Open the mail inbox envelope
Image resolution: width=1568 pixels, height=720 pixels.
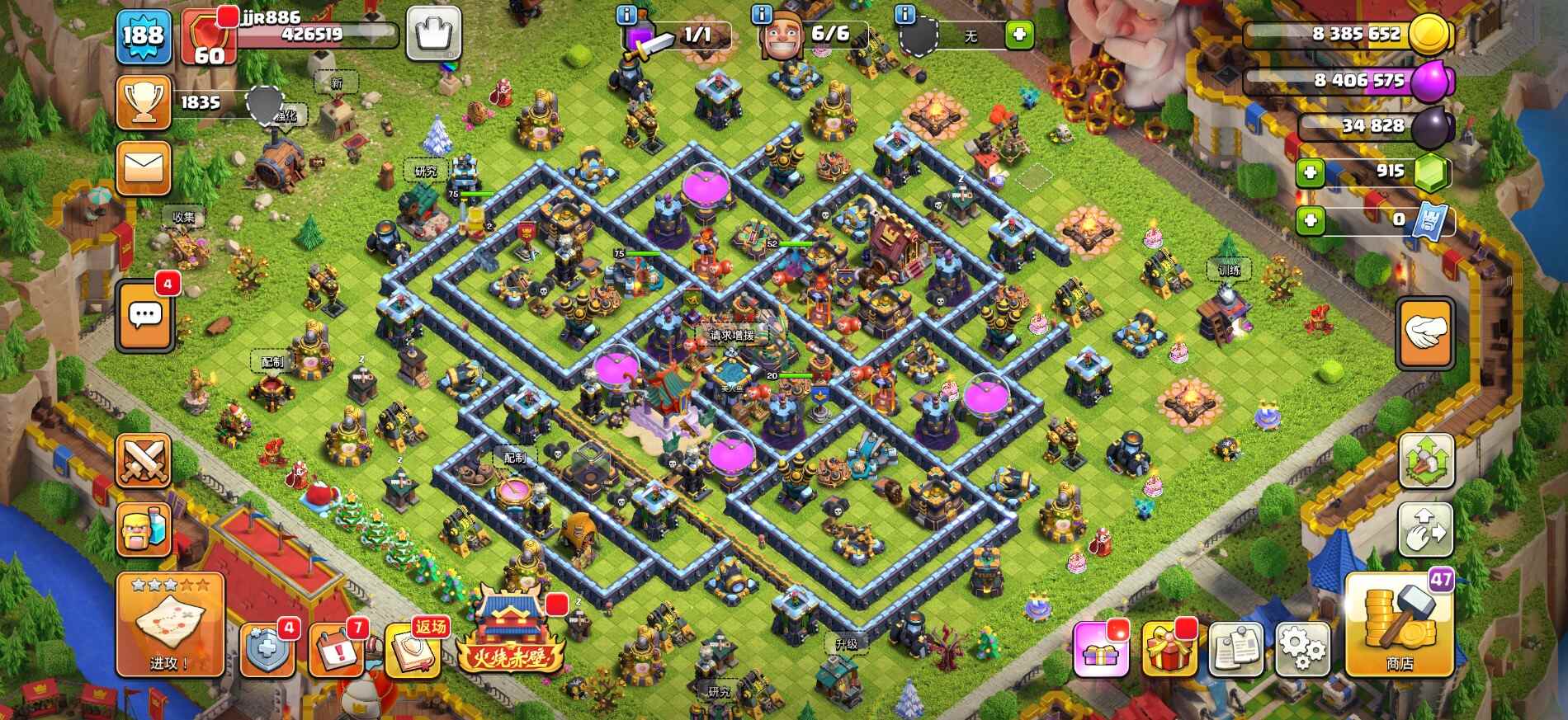click(144, 168)
